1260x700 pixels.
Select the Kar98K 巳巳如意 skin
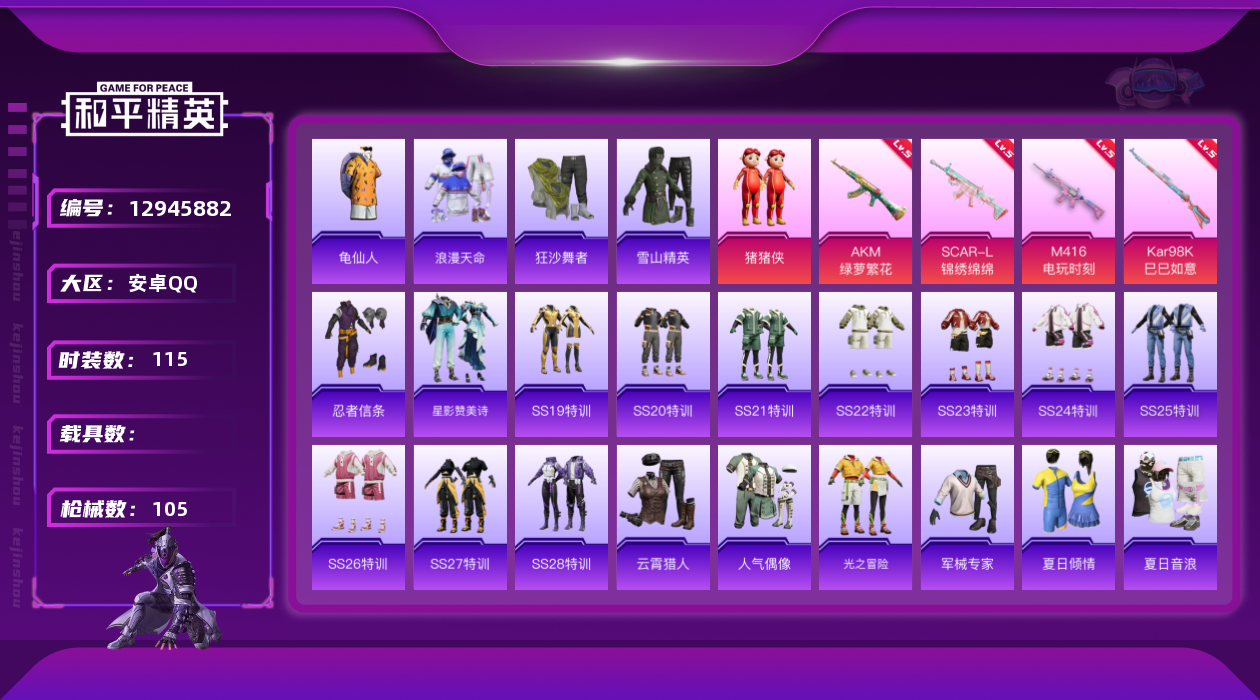pos(1170,210)
